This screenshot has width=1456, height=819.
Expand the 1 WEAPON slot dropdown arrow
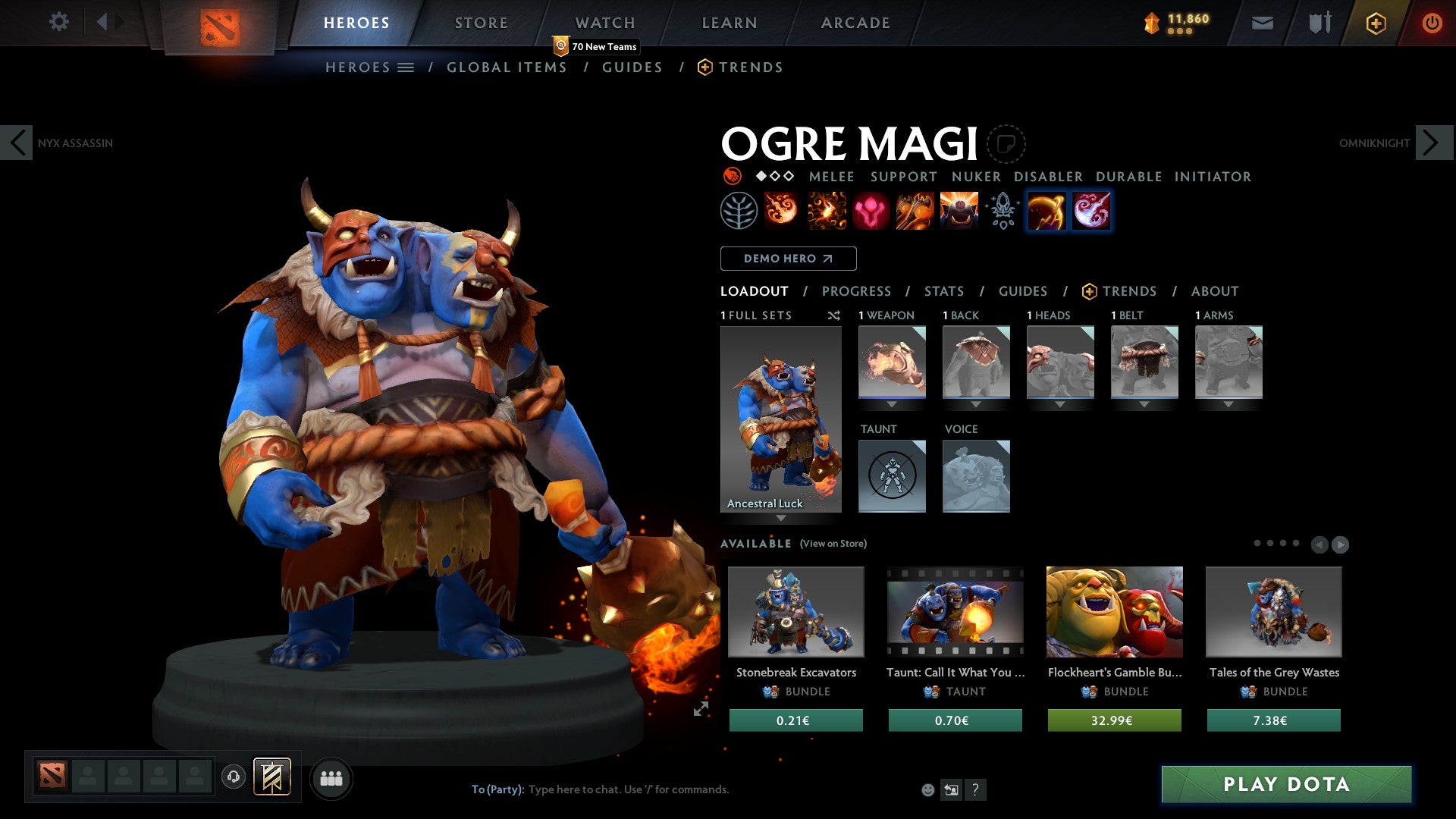(892, 405)
